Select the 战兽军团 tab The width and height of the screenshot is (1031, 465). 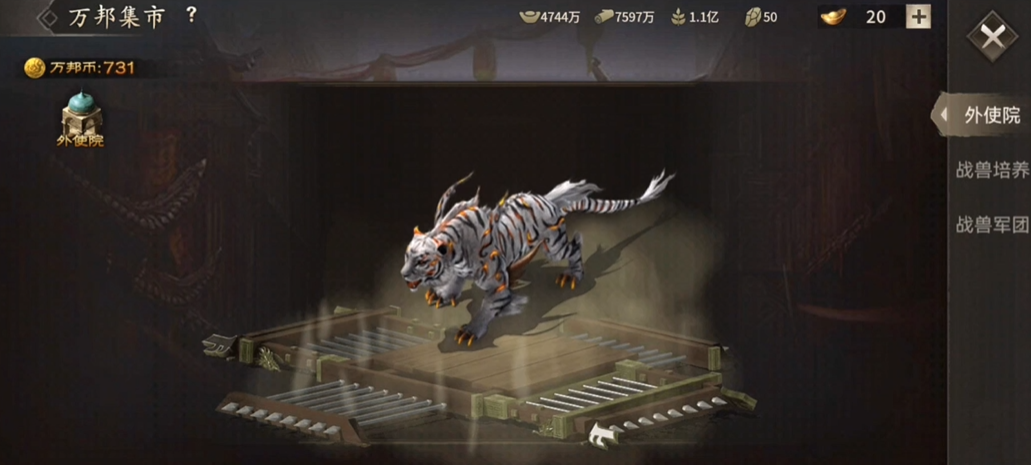[x=991, y=225]
